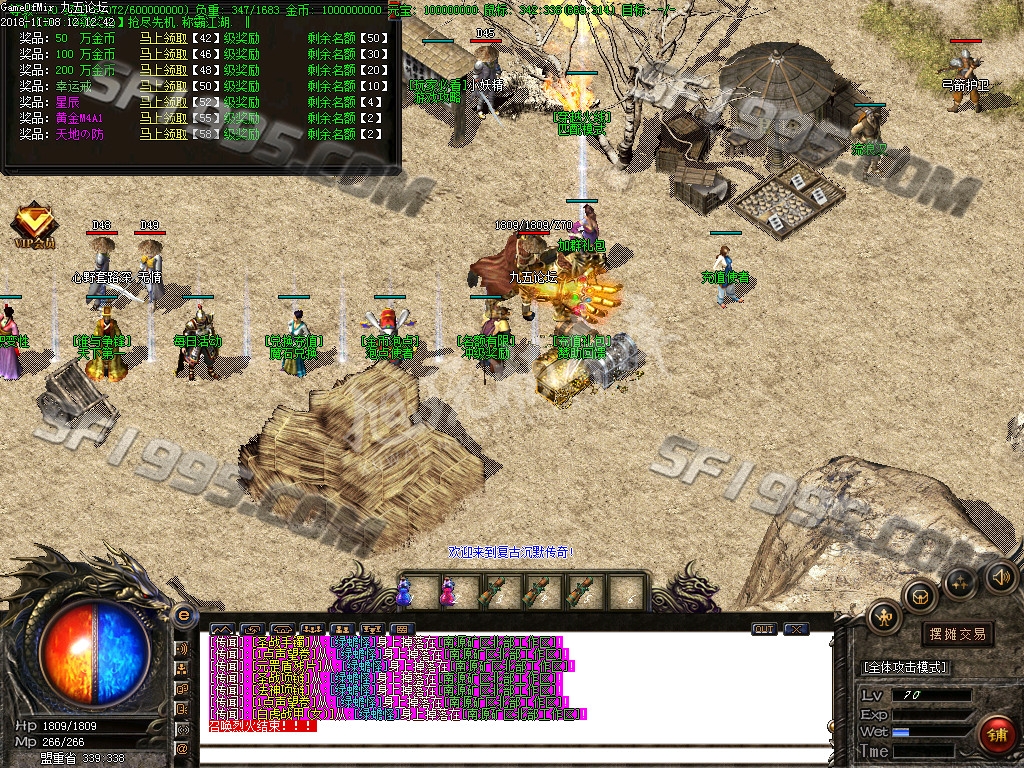Open the VIP会员 membership icon
Image resolution: width=1024 pixels, height=768 pixels.
pos(34,223)
